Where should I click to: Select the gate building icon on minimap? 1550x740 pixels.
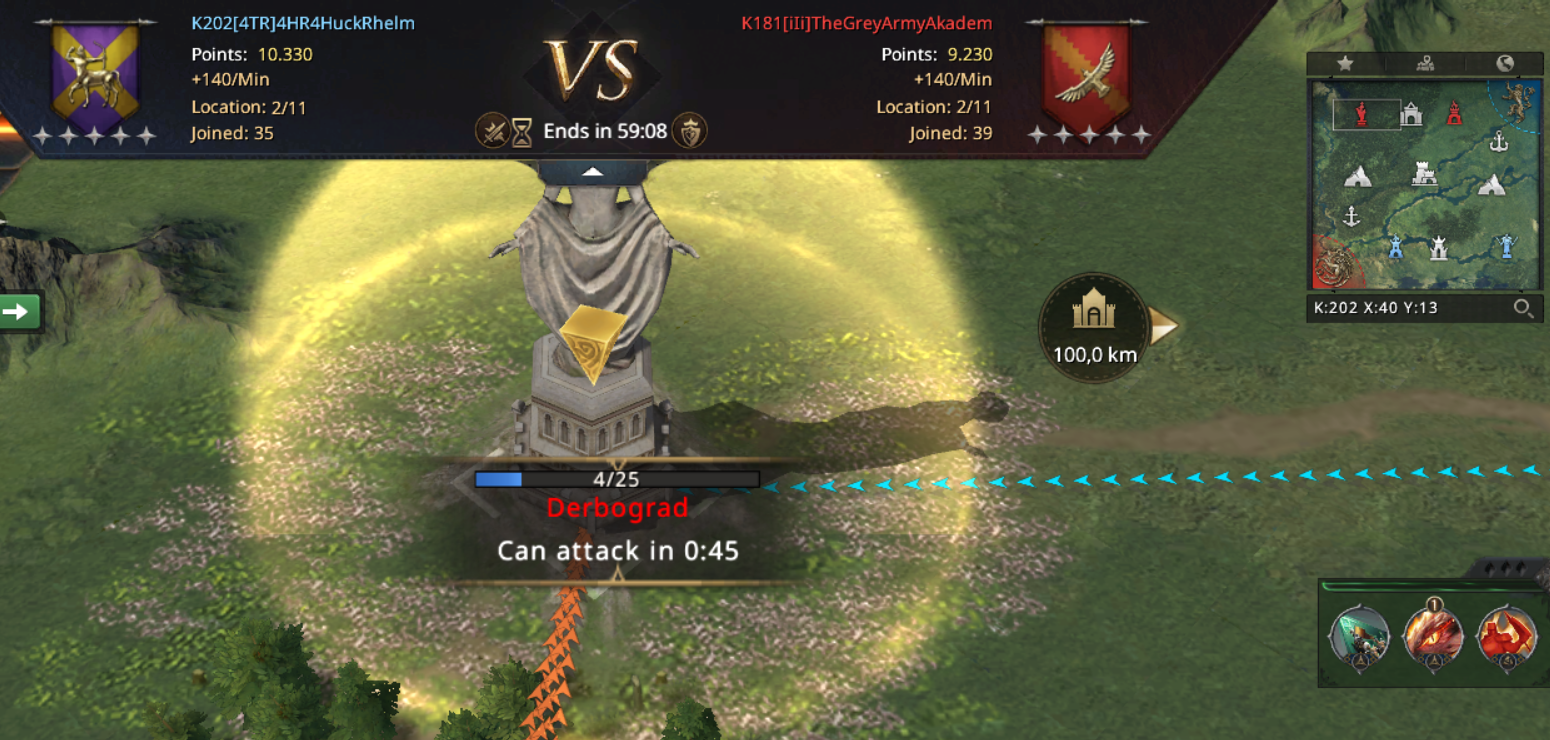point(1411,114)
